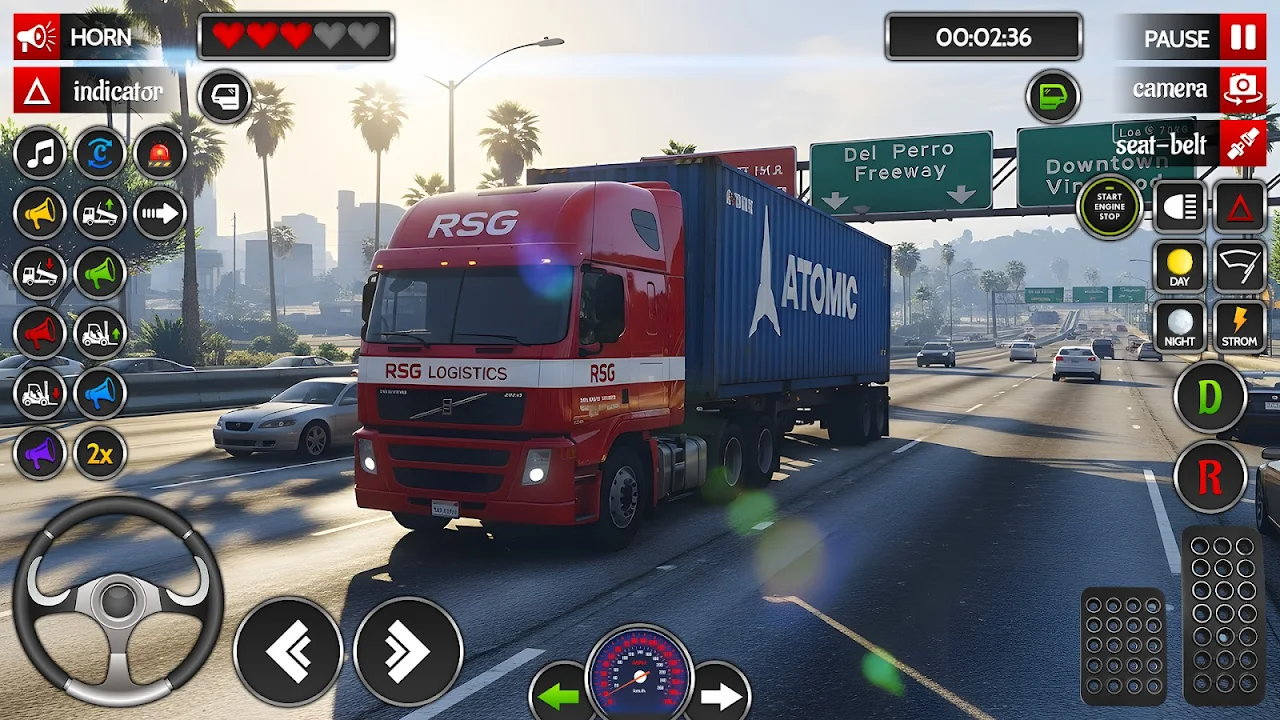Switch weather to Day

tap(1180, 267)
